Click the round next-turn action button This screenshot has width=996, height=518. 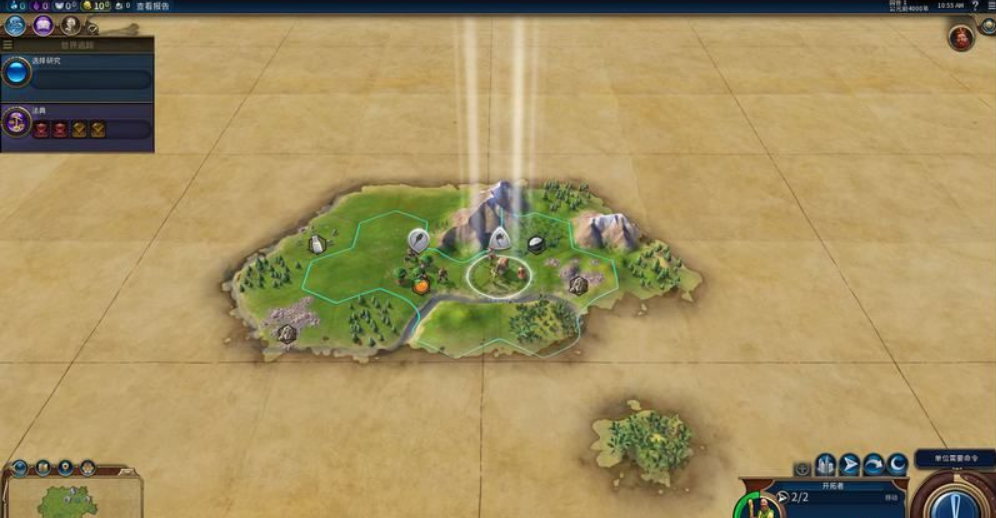click(x=955, y=500)
